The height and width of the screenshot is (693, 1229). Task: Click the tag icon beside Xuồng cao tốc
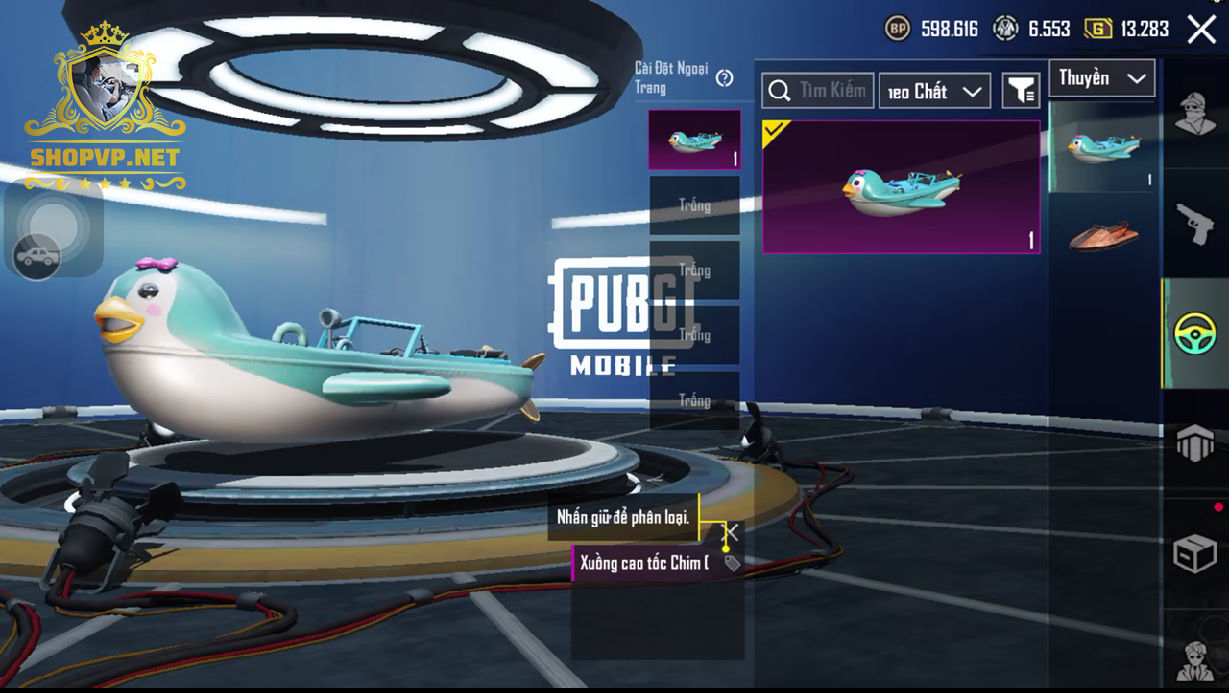pyautogui.click(x=732, y=563)
